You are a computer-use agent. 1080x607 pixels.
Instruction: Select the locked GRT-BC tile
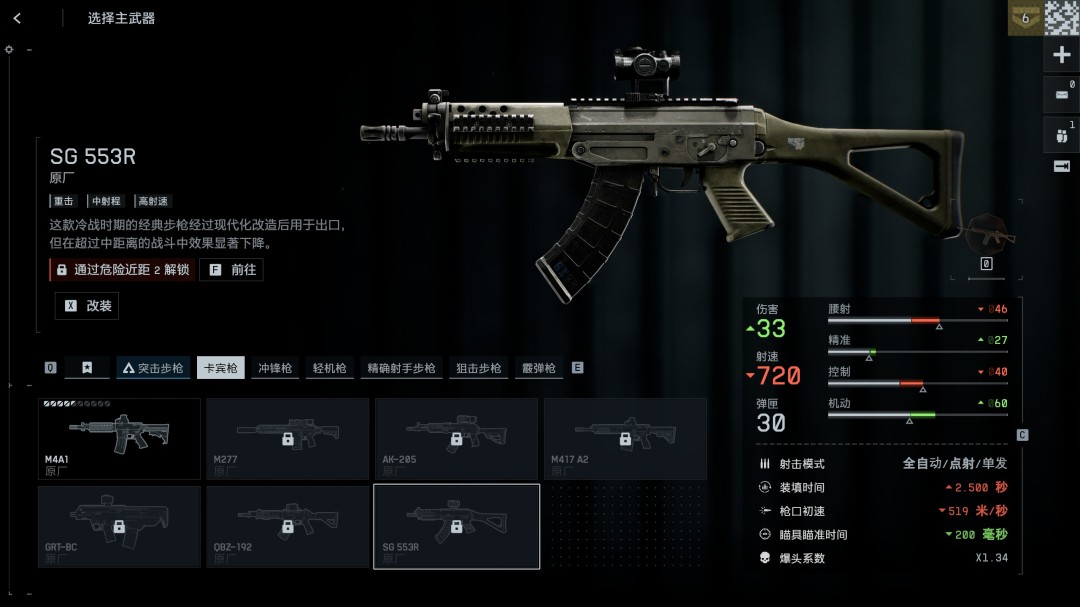(x=119, y=526)
